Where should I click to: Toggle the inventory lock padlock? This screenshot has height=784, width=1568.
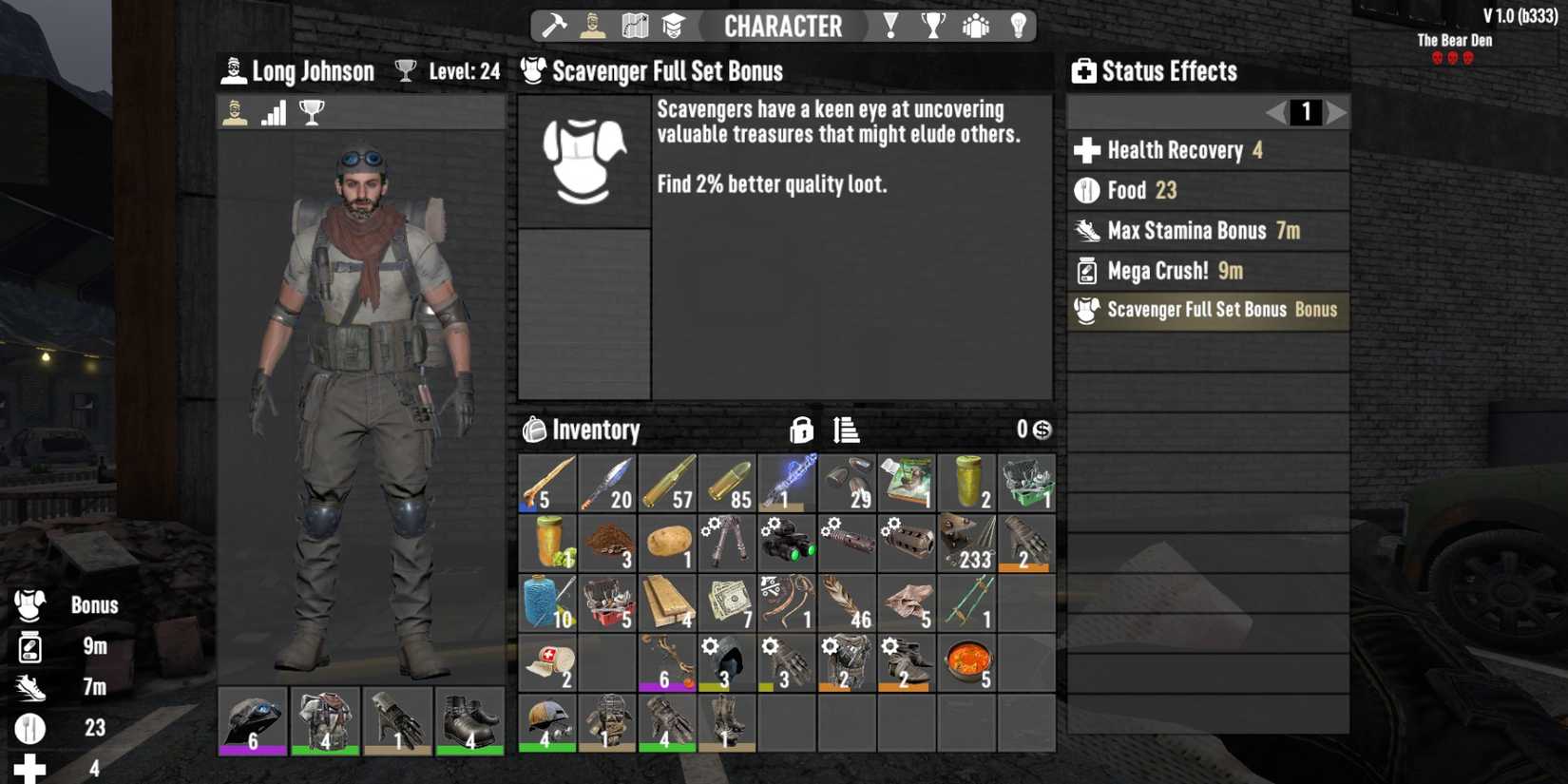tap(803, 430)
